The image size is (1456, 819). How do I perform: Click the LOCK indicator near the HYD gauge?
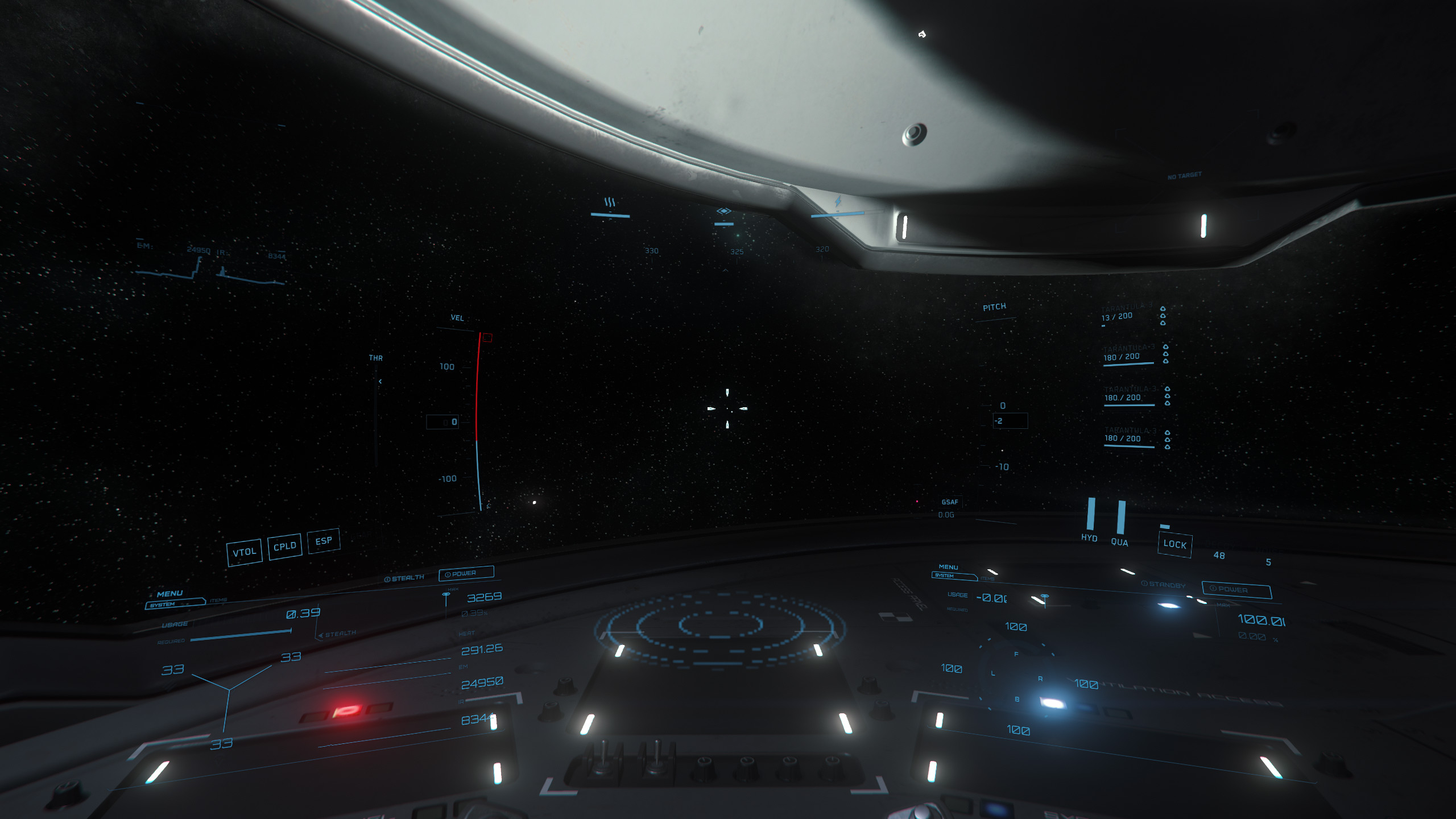(1175, 545)
